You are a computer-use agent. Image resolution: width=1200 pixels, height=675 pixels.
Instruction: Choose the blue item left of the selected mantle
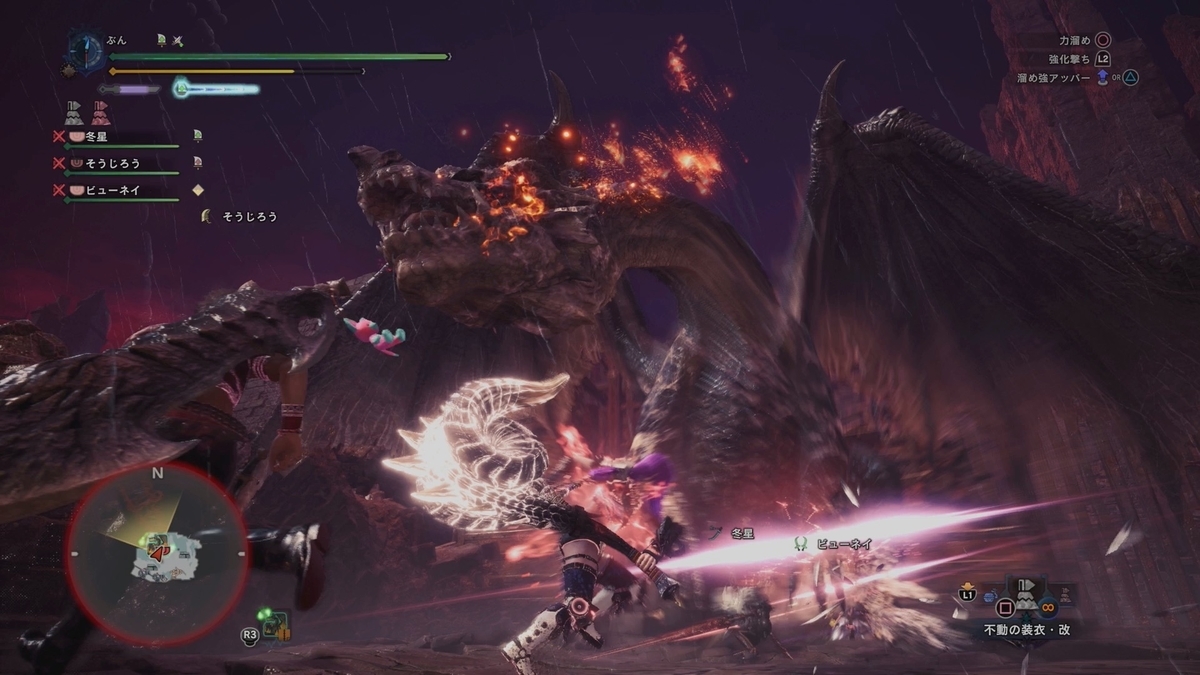pyautogui.click(x=988, y=597)
